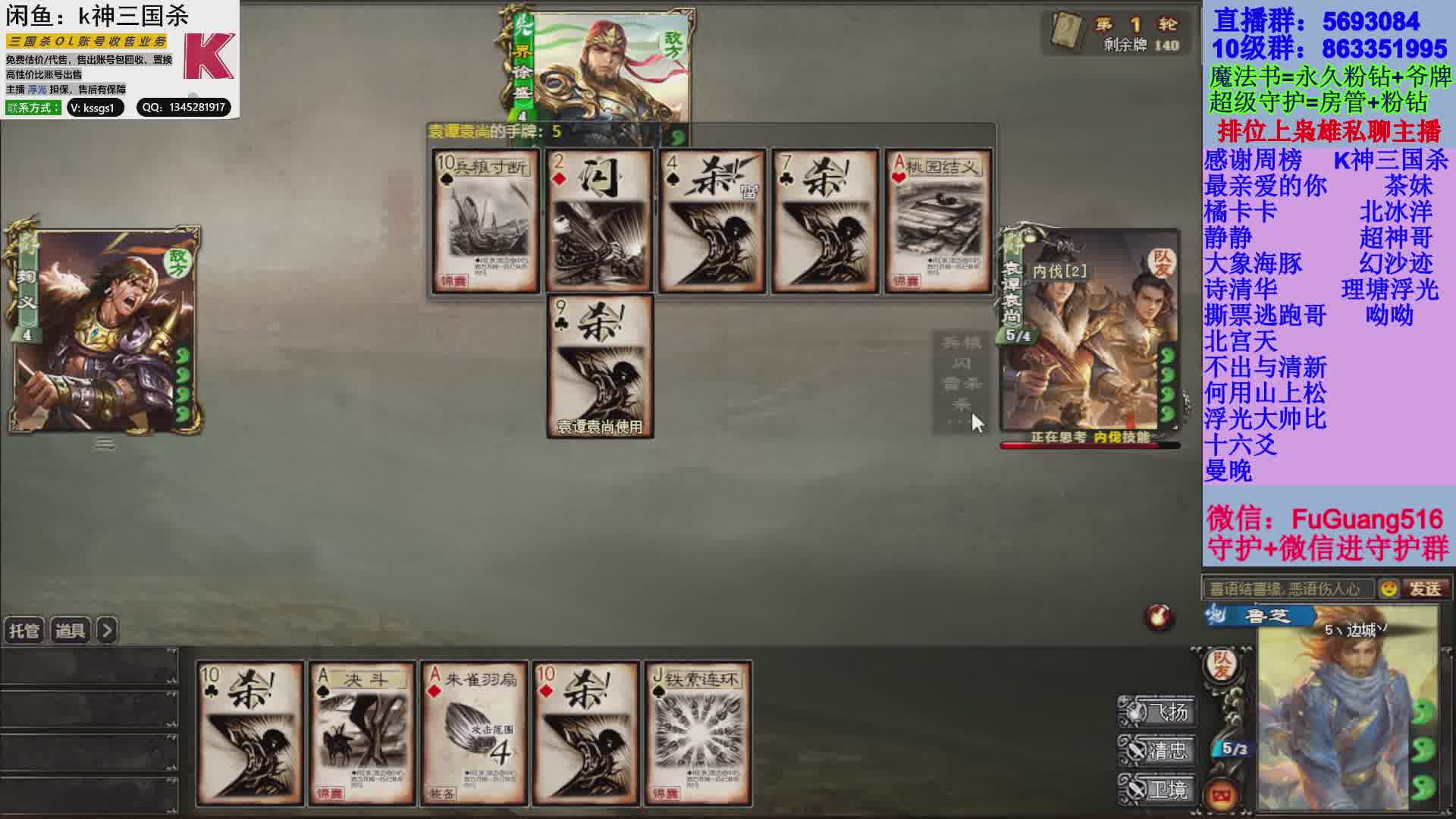Screen dimensions: 1456x819
Task: Pick the 兵粮寸断 card from revealed hand
Action: click(486, 220)
